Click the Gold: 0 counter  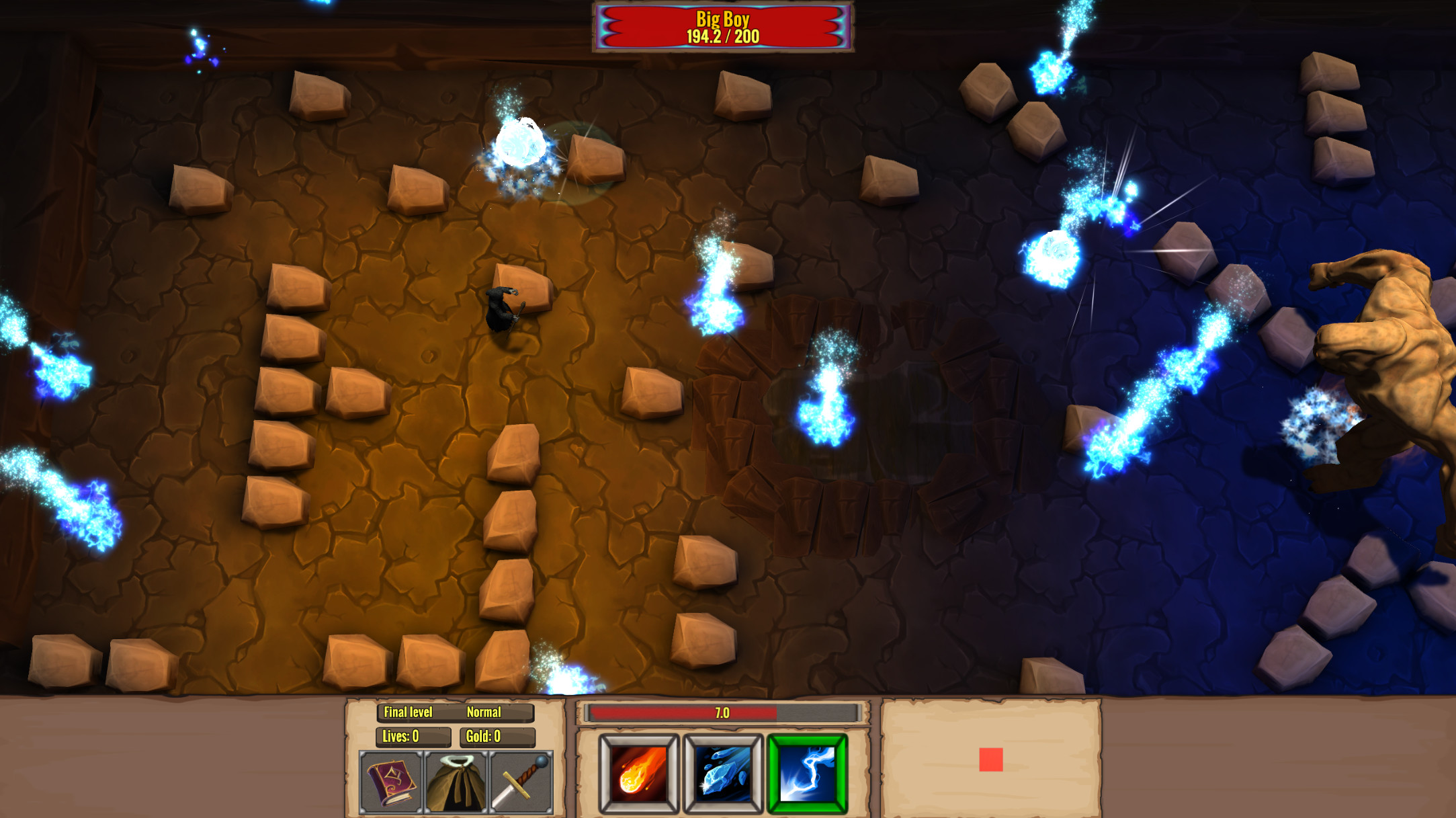(x=482, y=738)
